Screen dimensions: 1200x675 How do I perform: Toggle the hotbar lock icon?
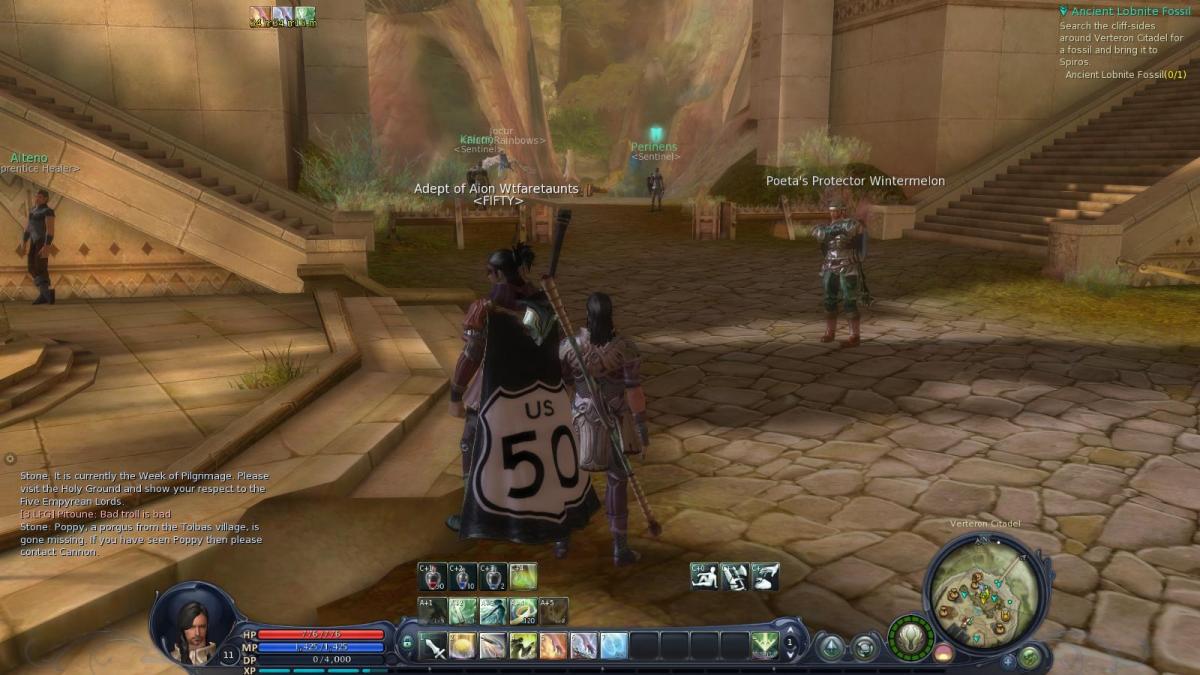click(x=408, y=645)
